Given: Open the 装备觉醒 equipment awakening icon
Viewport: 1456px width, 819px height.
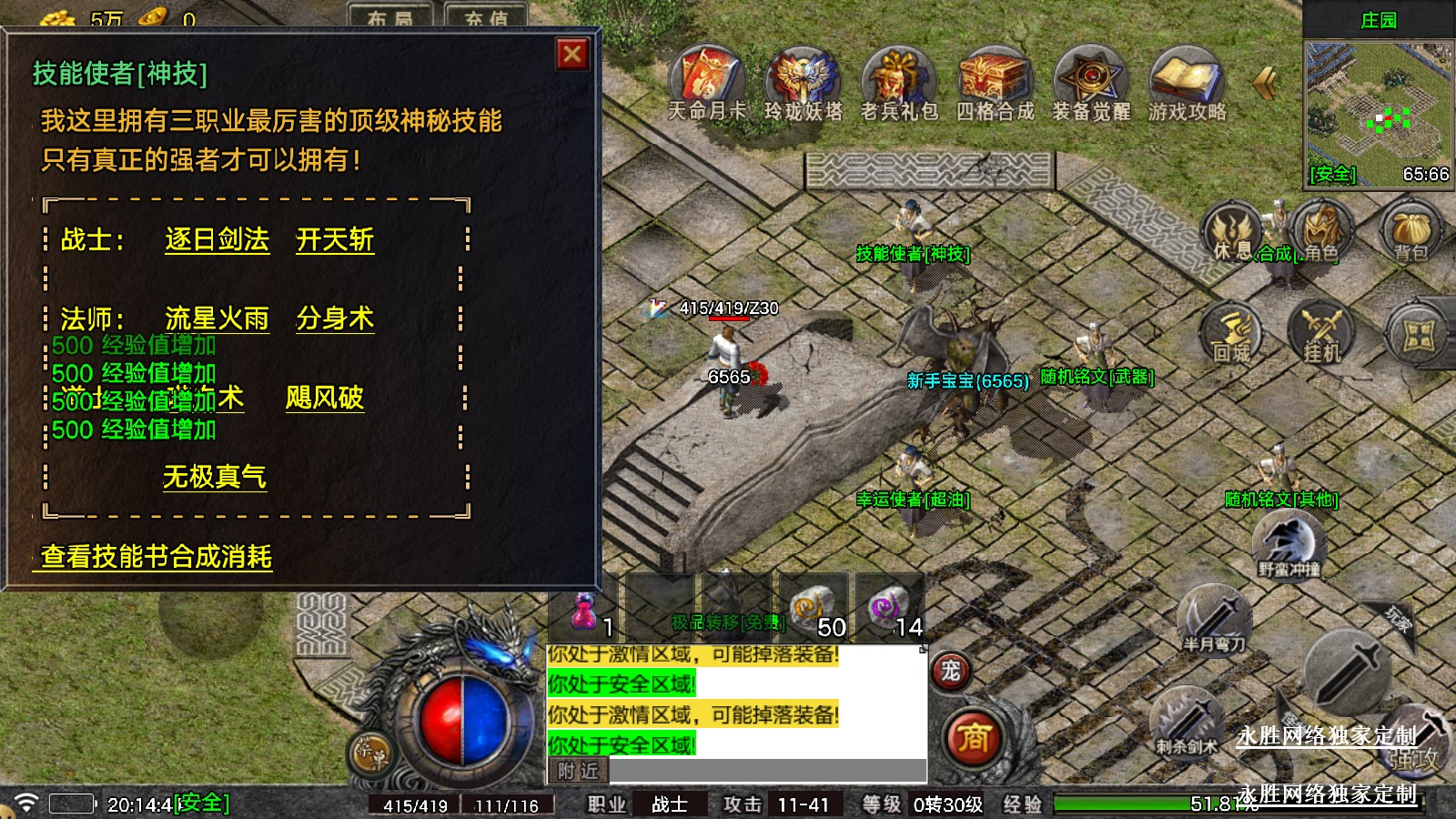Looking at the screenshot, I should (1091, 80).
